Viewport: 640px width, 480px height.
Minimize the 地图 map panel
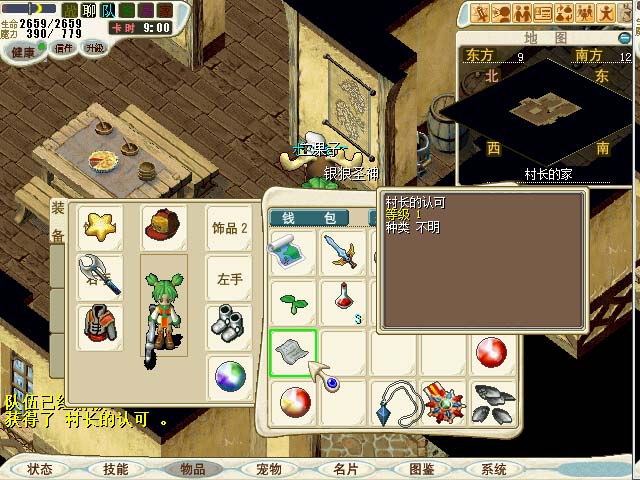click(x=625, y=38)
